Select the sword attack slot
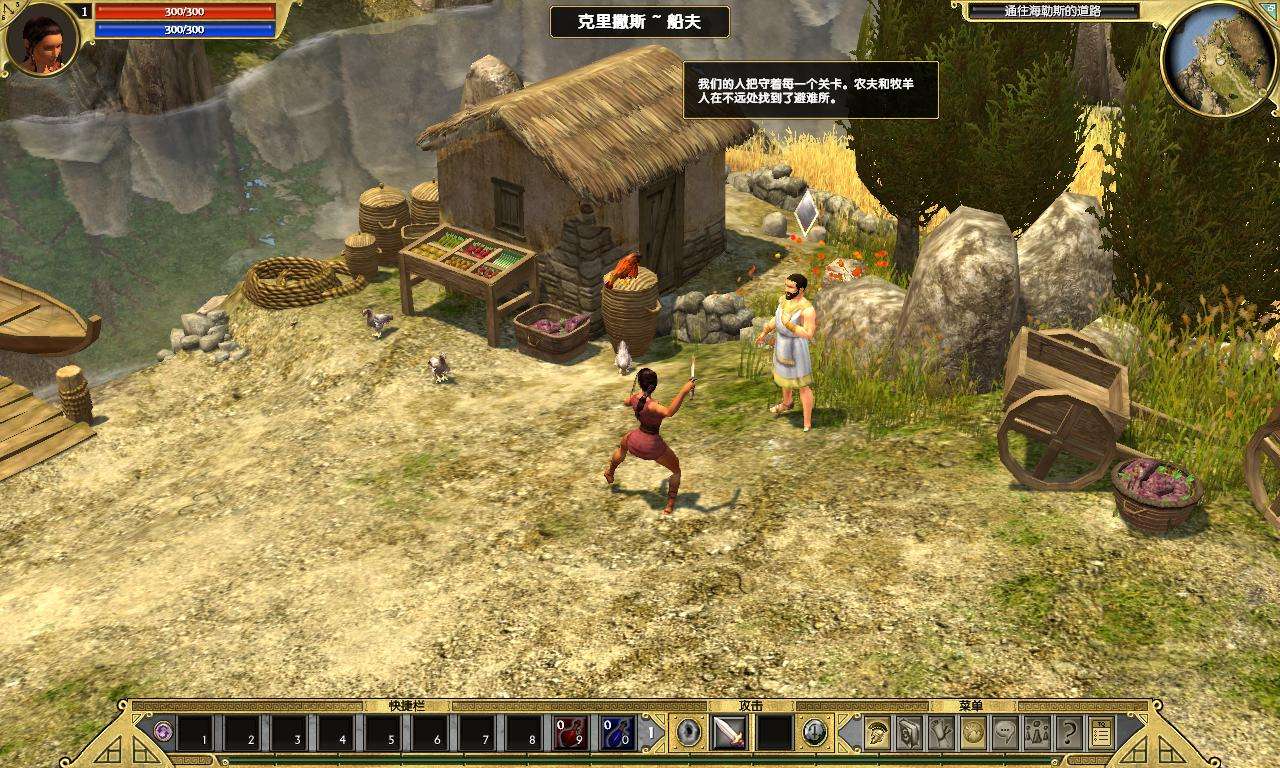This screenshot has width=1280, height=768. click(x=729, y=733)
